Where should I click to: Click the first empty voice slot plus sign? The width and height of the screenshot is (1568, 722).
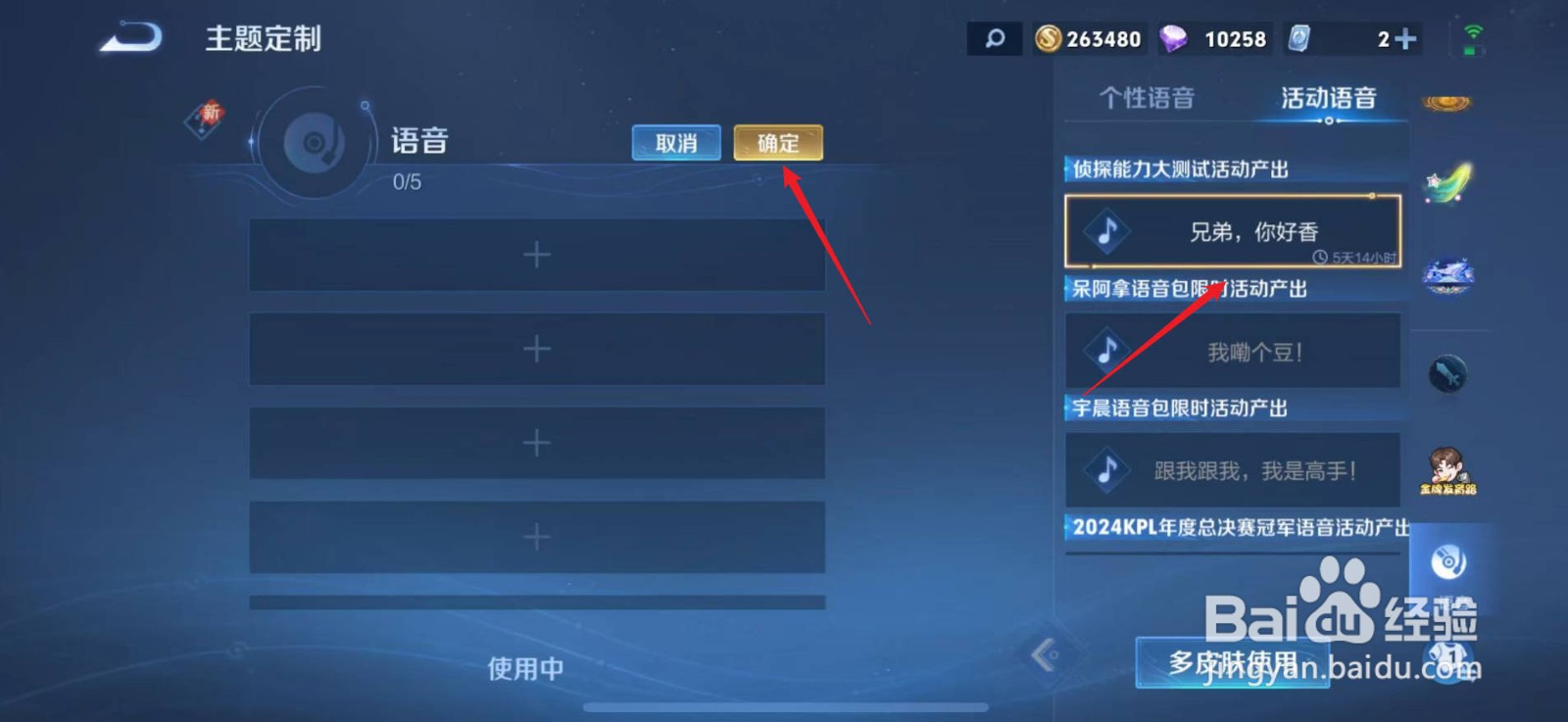coord(536,254)
